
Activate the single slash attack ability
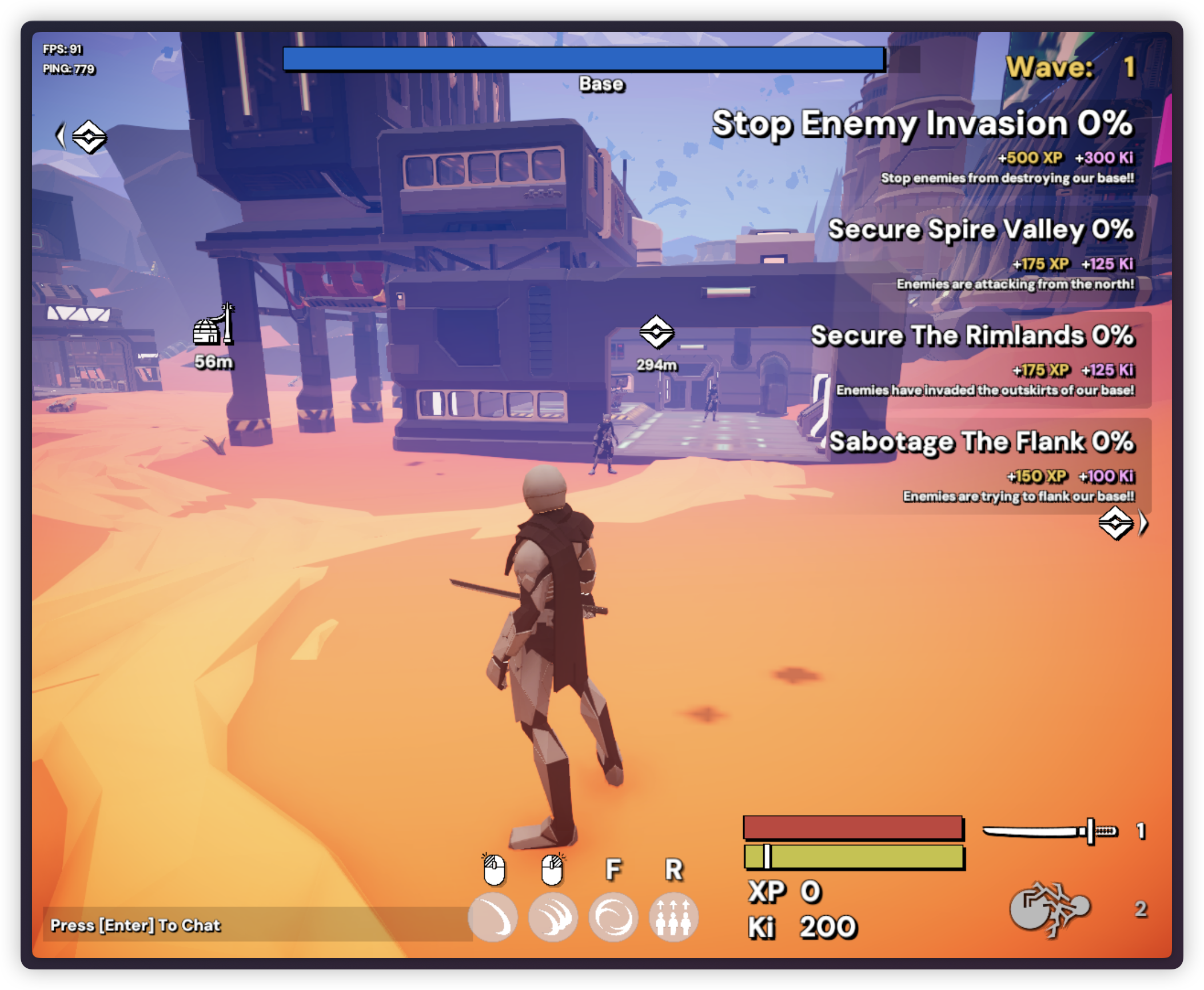pos(493,917)
